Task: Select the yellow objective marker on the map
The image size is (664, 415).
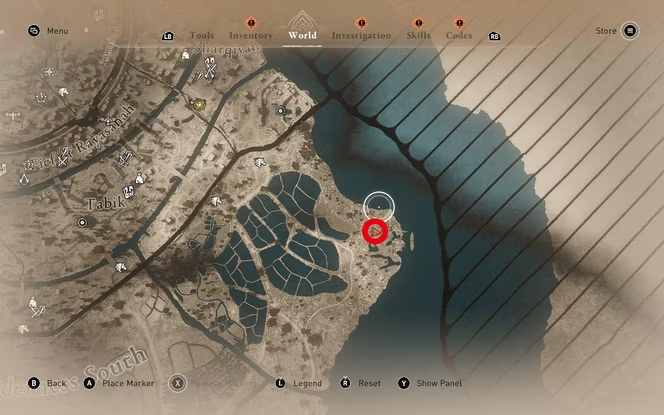Action: tap(199, 104)
